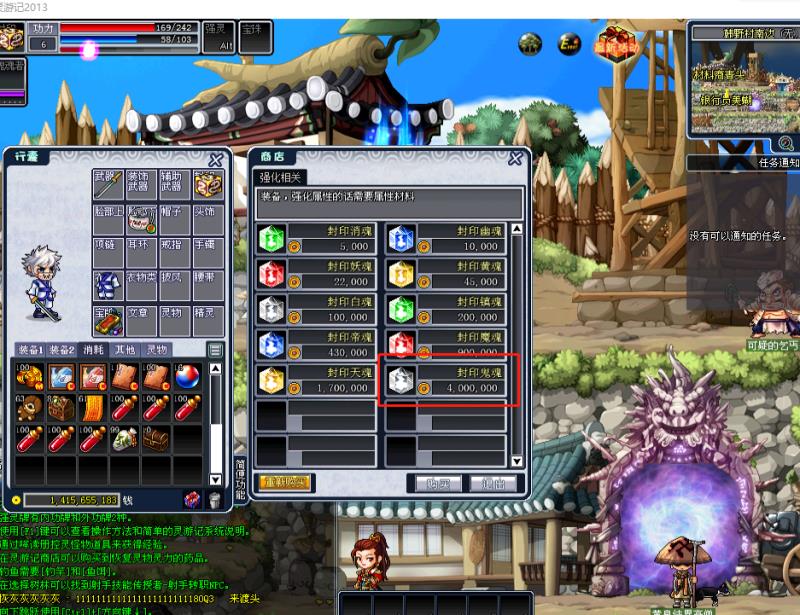Screen dimensions: 800x615
Task: Click the orange 重新购买 rebuy button
Action: coord(285,482)
